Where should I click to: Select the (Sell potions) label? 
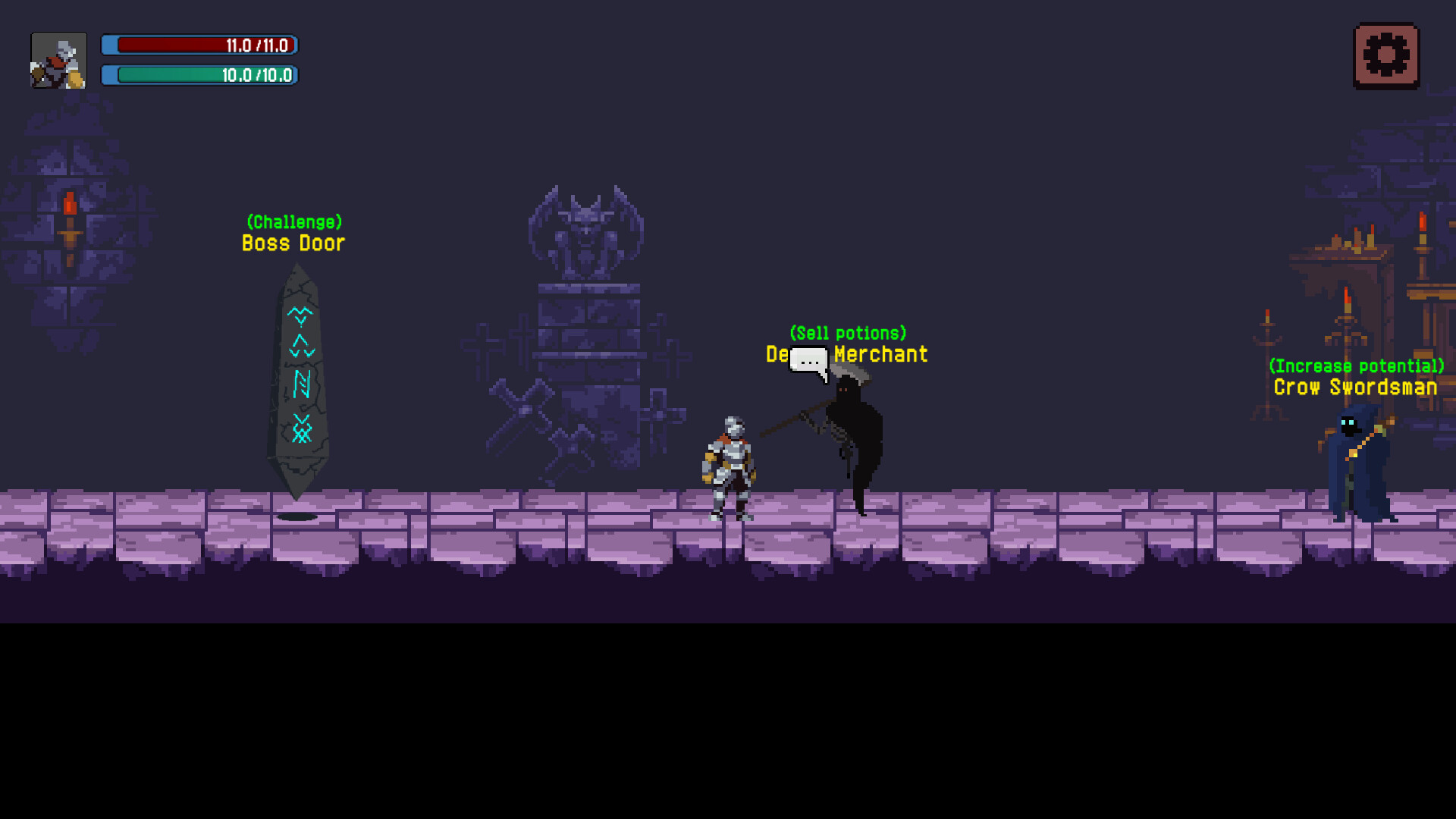pyautogui.click(x=847, y=332)
